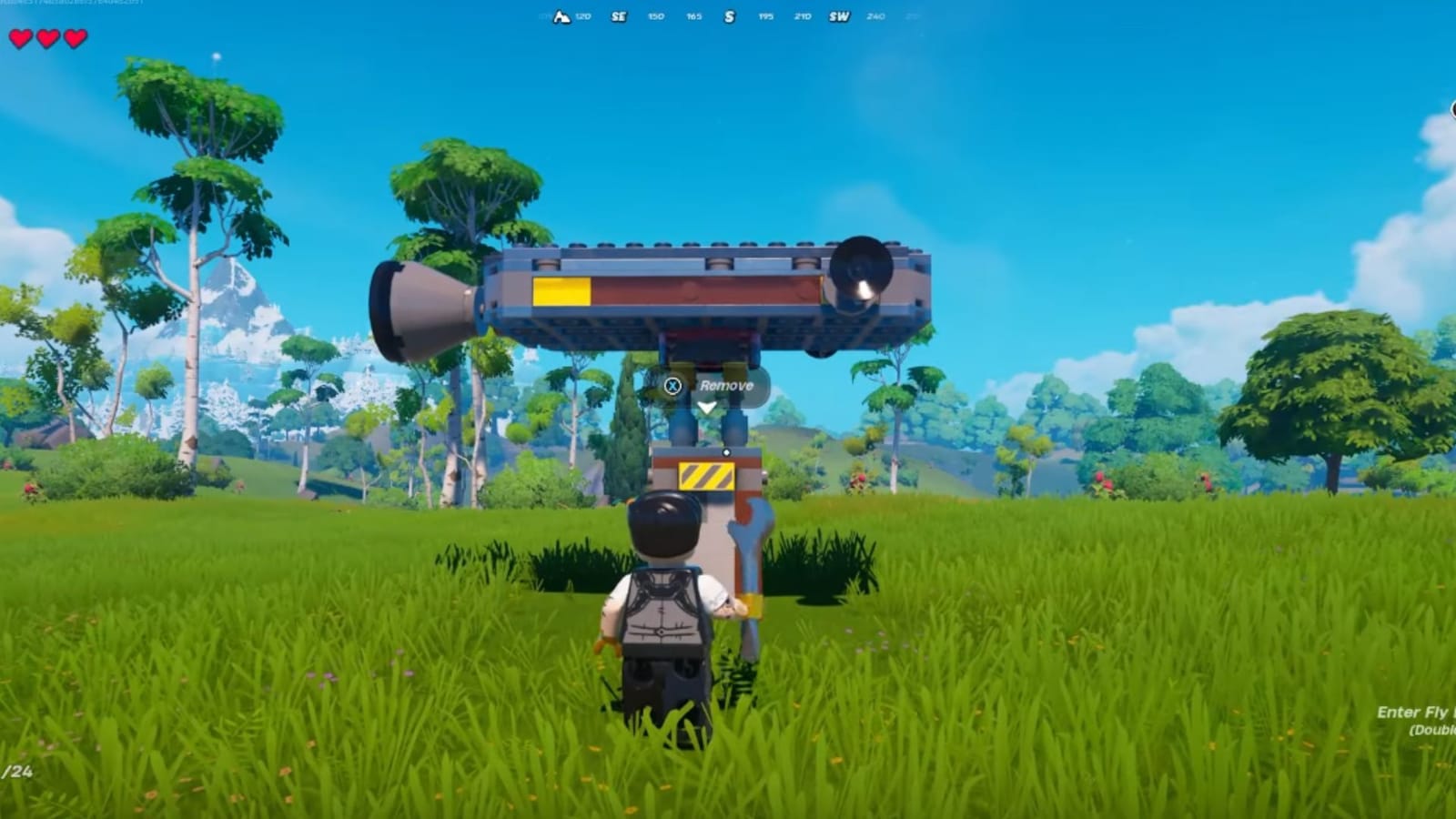This screenshot has height=819, width=1456.
Task: Select the S cardinal marker on the compass
Action: coord(728,15)
